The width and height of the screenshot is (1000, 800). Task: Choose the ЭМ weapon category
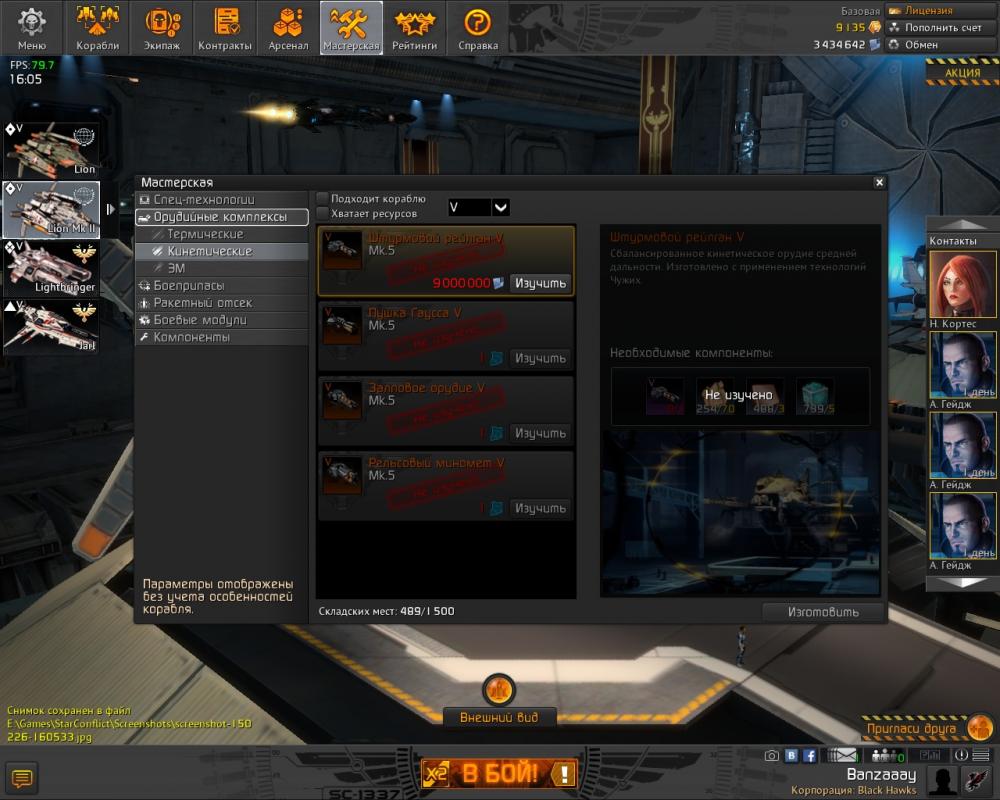(x=176, y=268)
